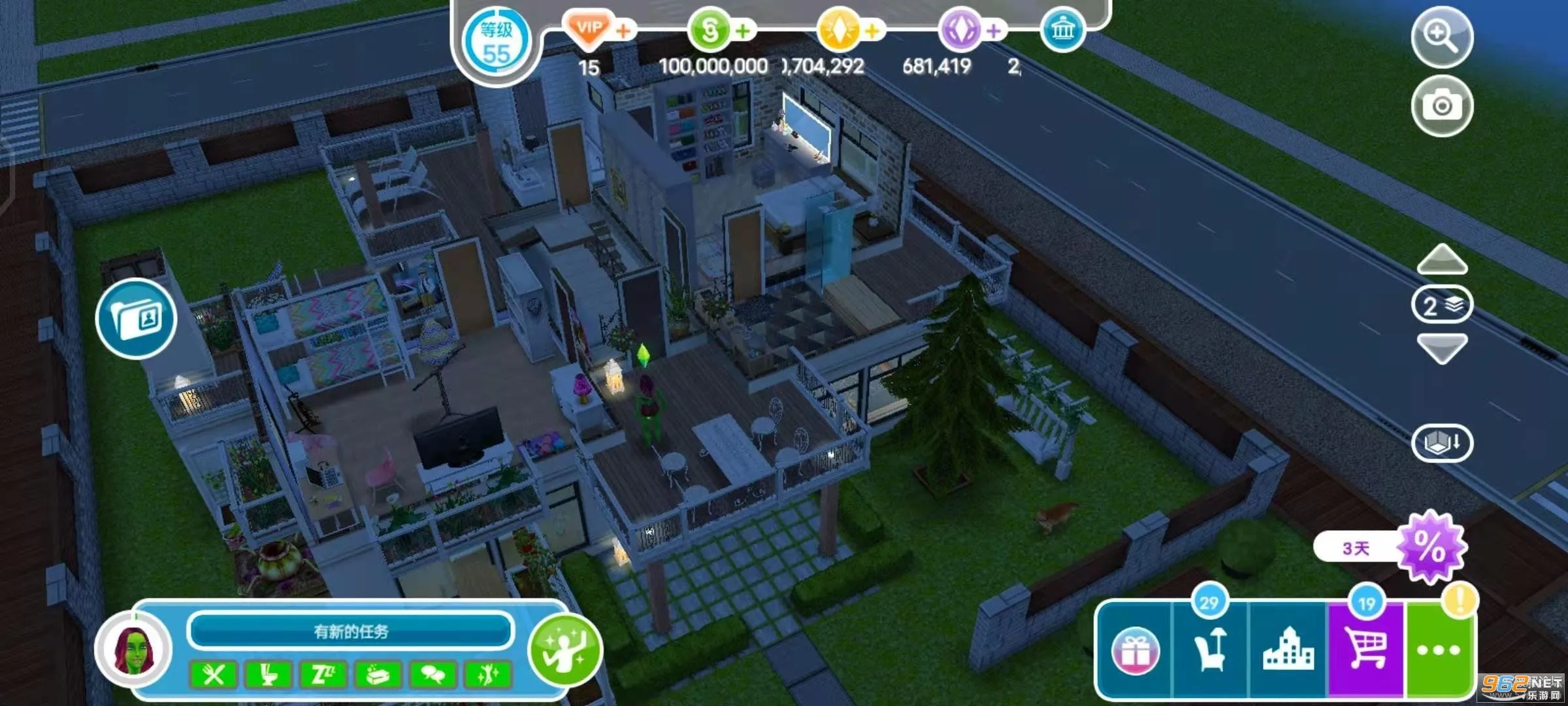Click the magnifying glass zoom button

1442,37
